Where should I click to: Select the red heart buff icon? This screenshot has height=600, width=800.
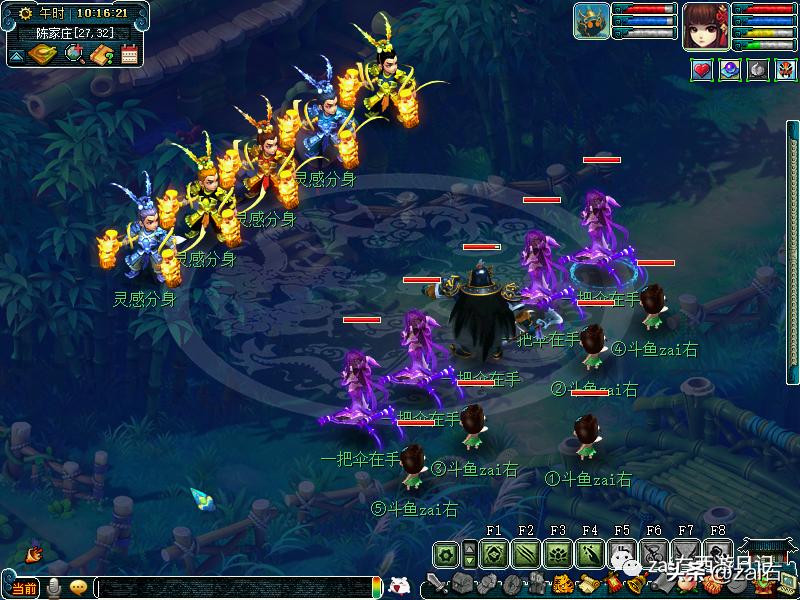pos(702,70)
